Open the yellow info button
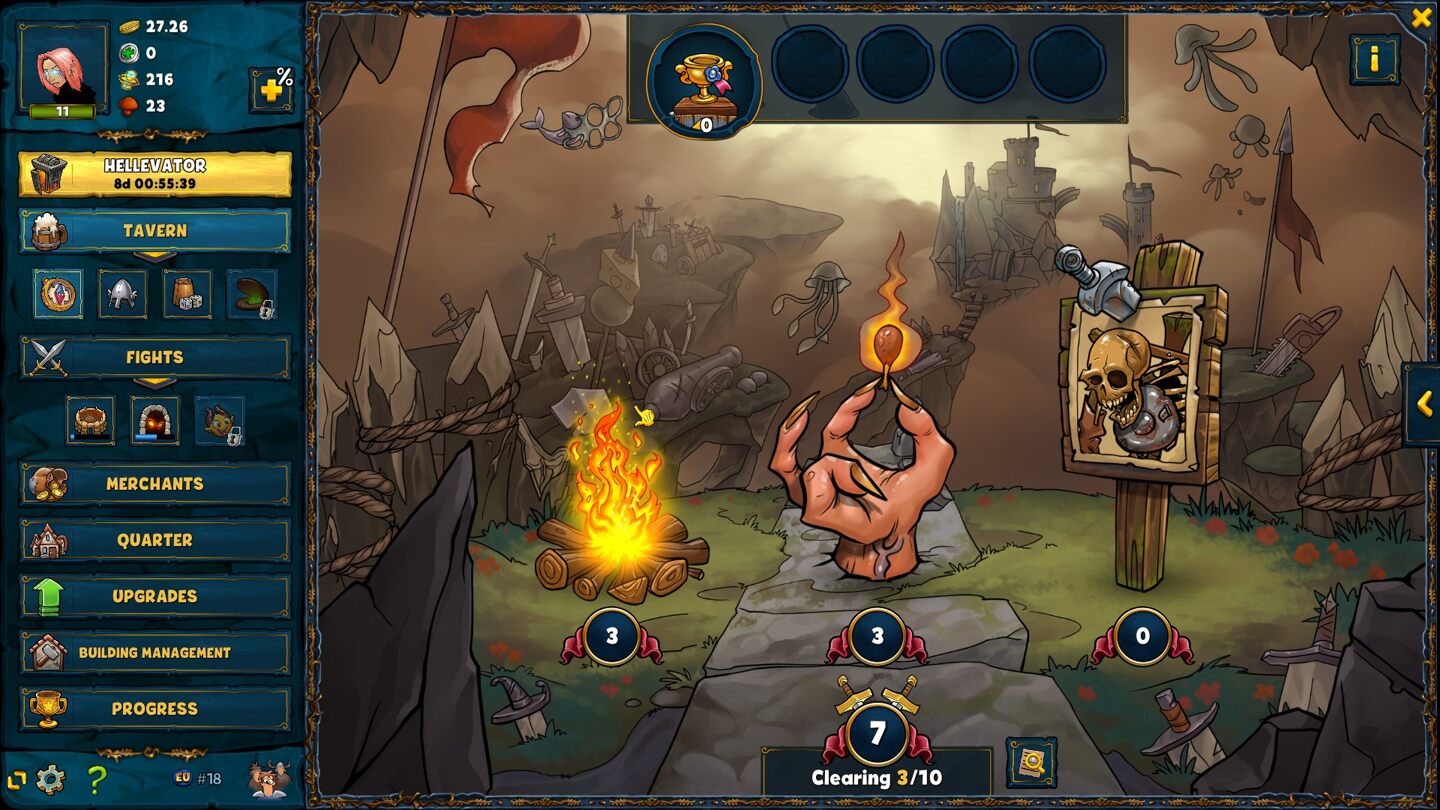This screenshot has width=1440, height=810. click(1374, 60)
